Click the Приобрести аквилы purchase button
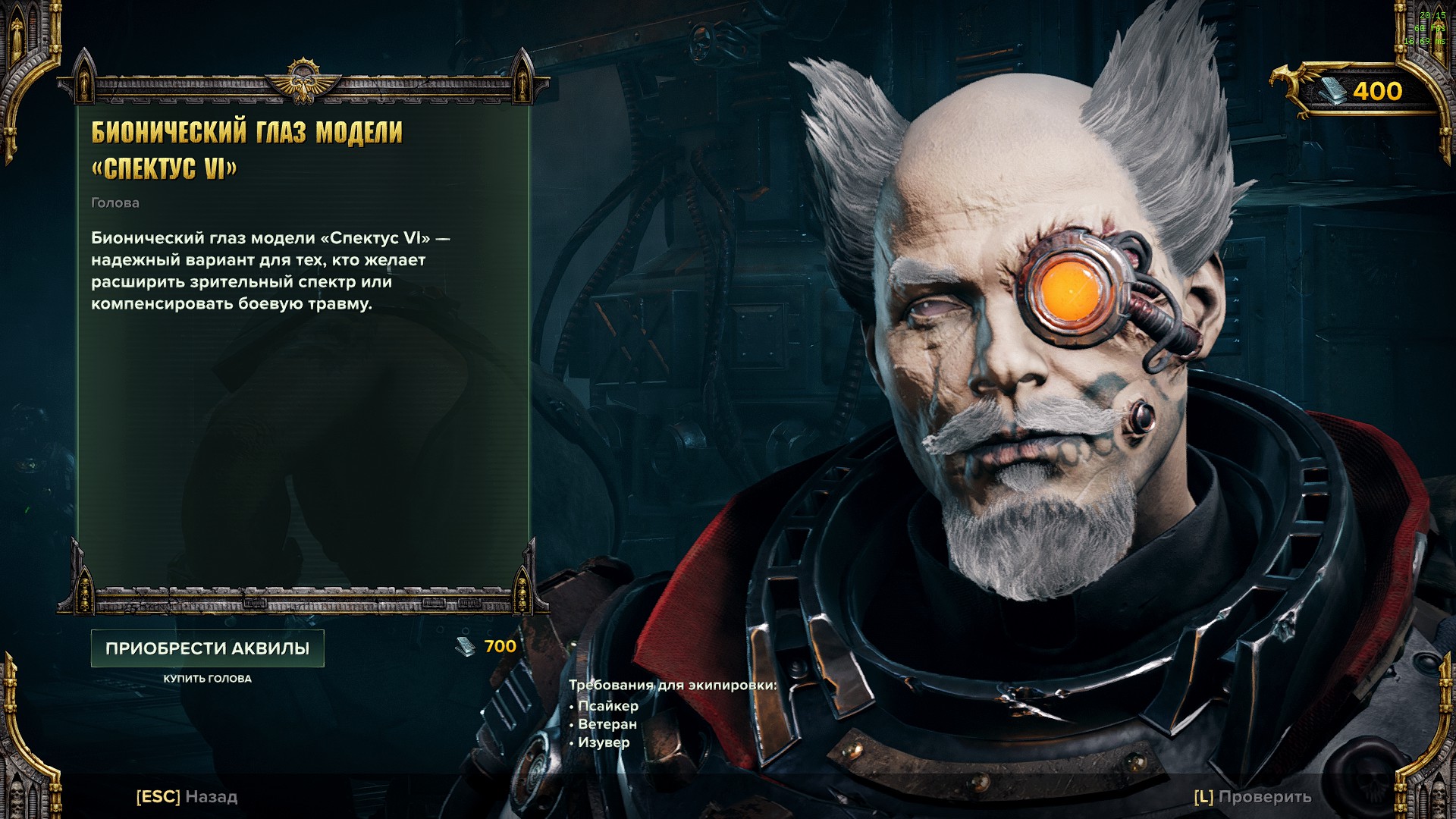Screen dimensions: 1456x819 (x=207, y=648)
